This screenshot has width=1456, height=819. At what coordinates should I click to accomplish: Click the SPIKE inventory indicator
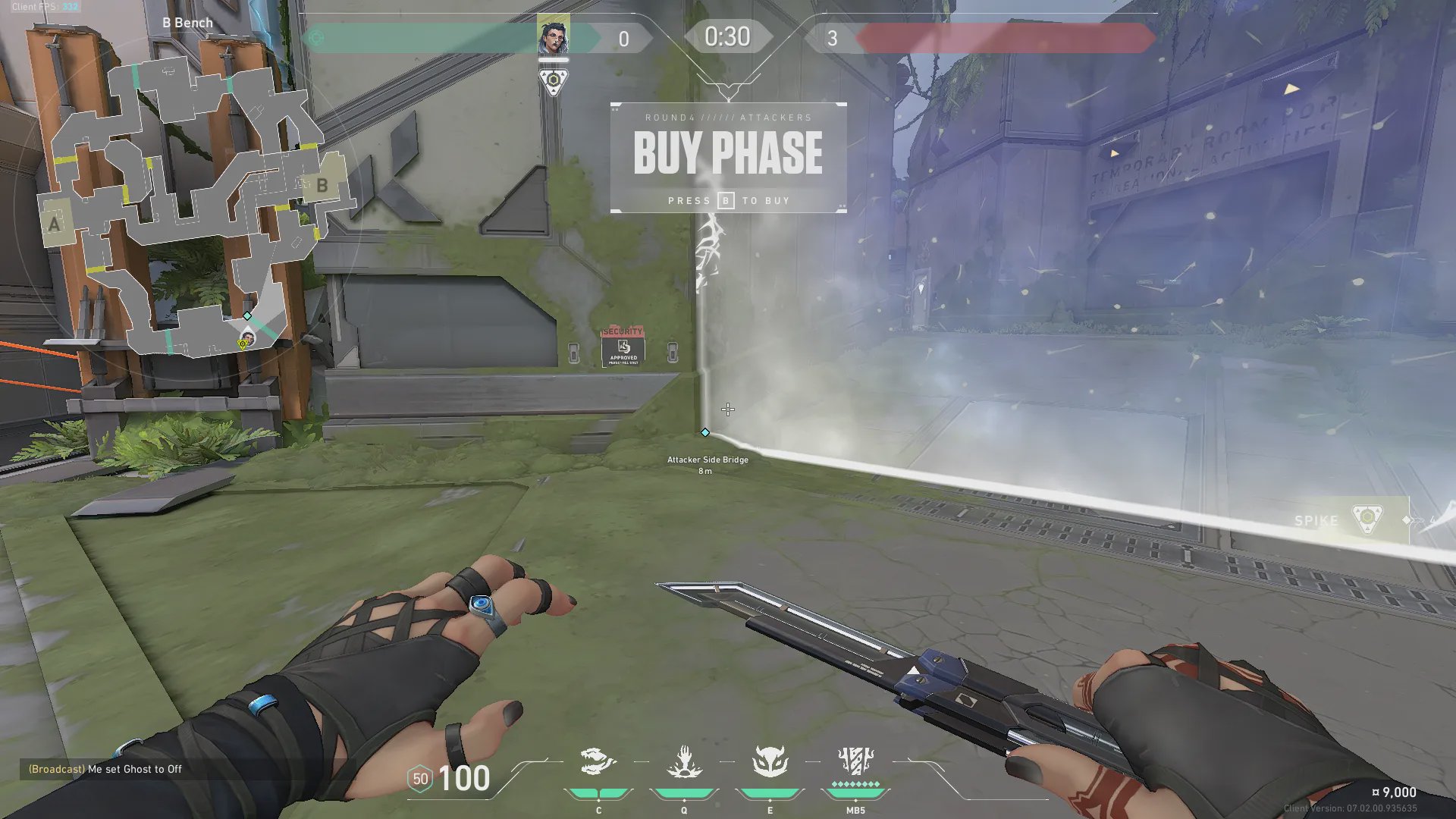tap(1342, 520)
